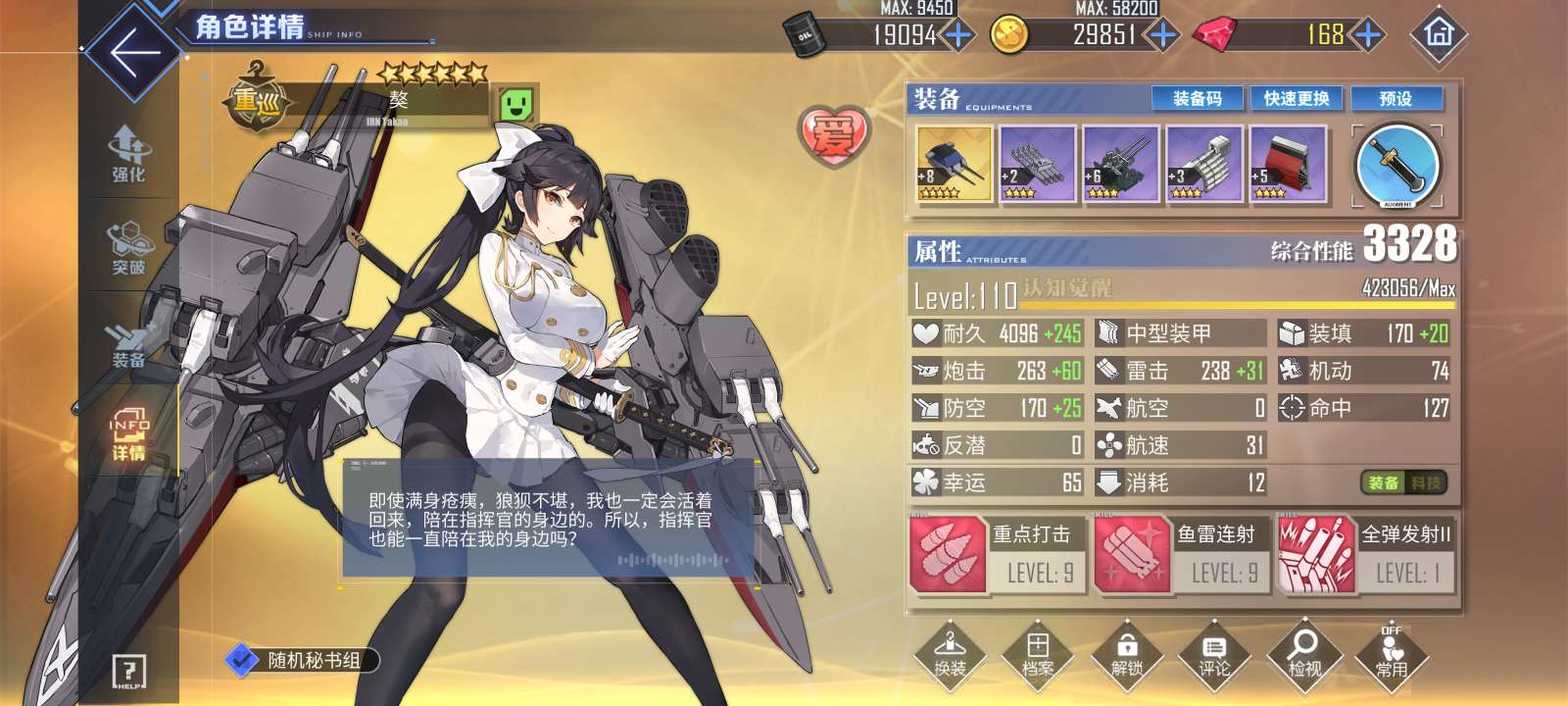Add more oil with plus button

pyautogui.click(x=957, y=35)
